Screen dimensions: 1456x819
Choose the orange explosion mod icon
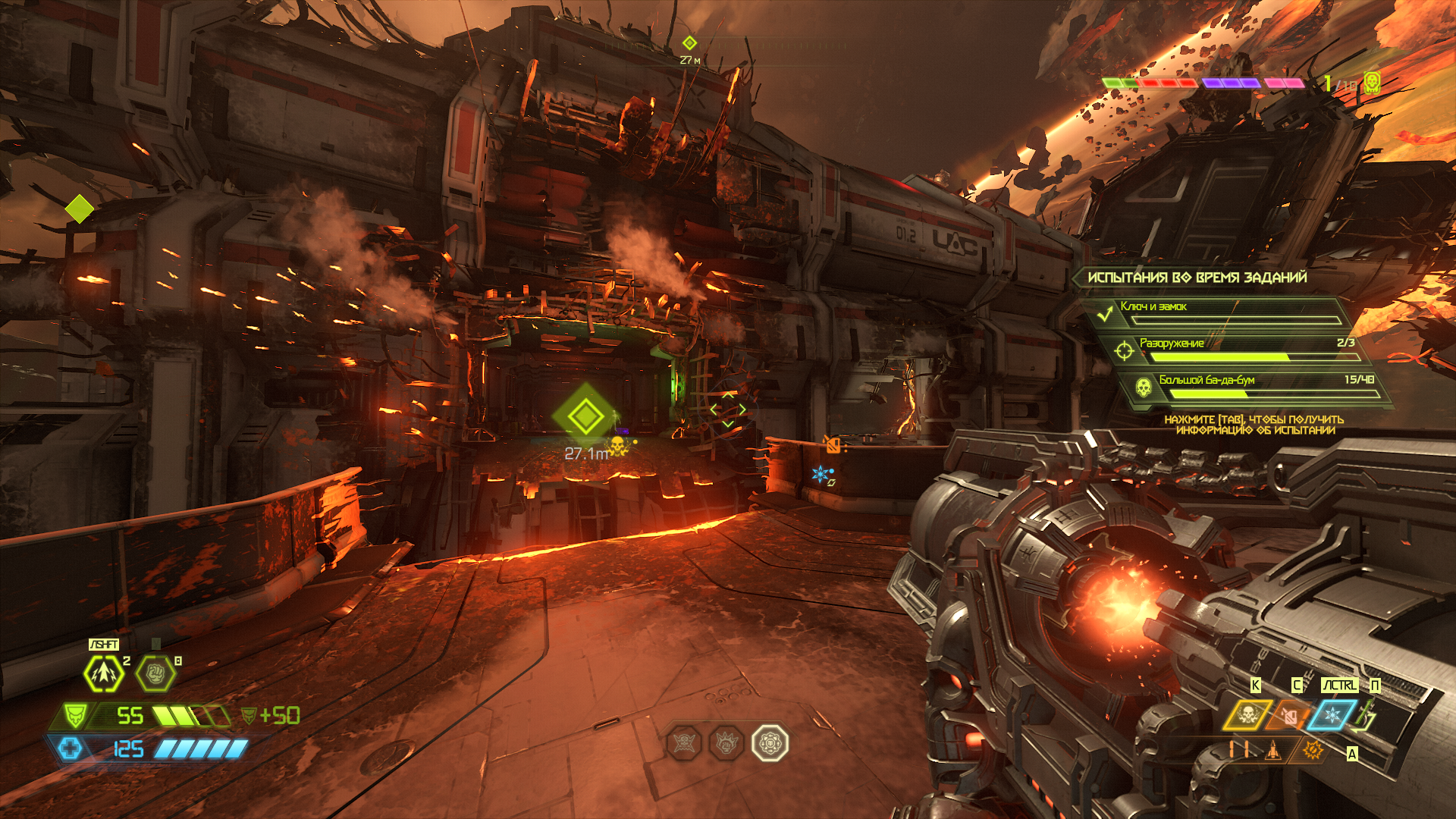[x=1313, y=750]
